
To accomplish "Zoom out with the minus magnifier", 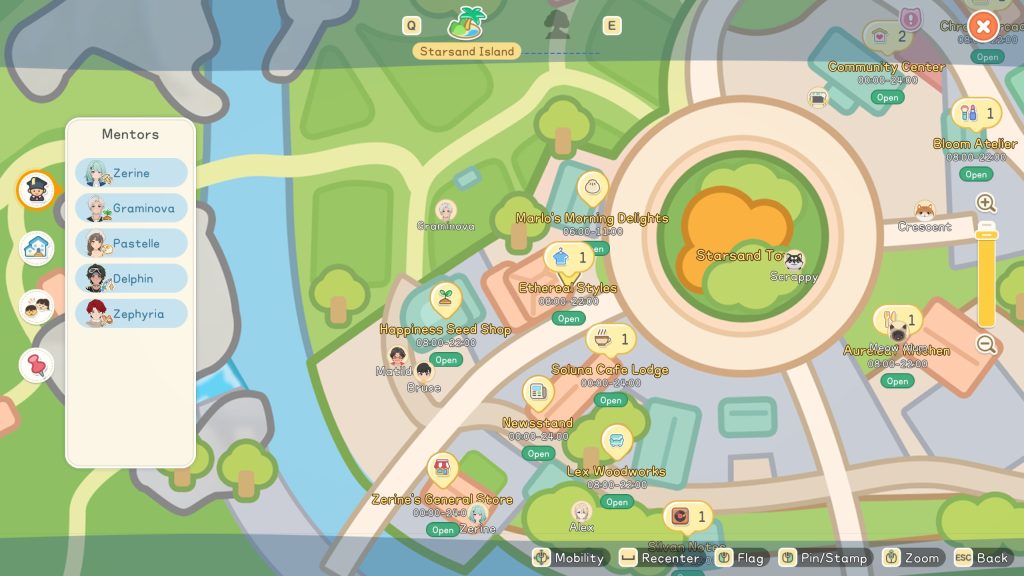I will [986, 345].
